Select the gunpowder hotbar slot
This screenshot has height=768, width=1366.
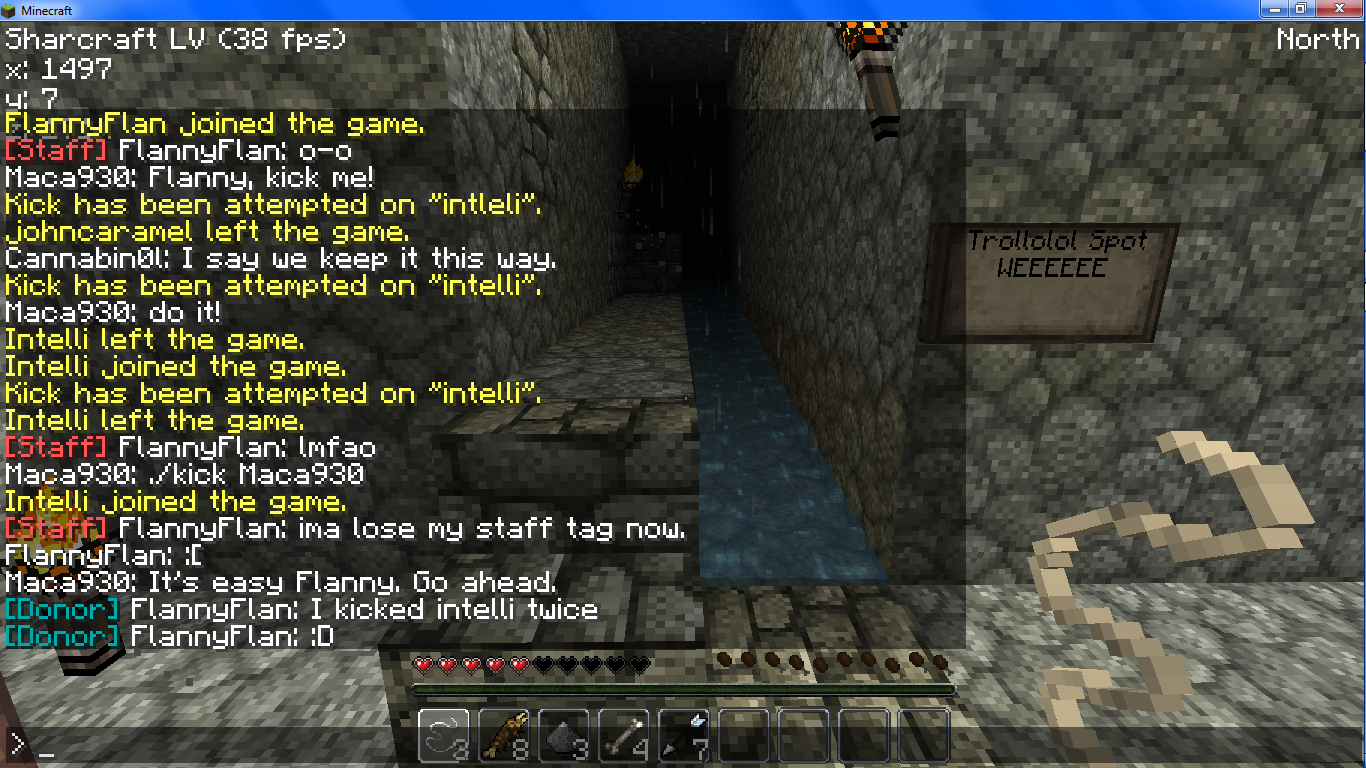(564, 736)
